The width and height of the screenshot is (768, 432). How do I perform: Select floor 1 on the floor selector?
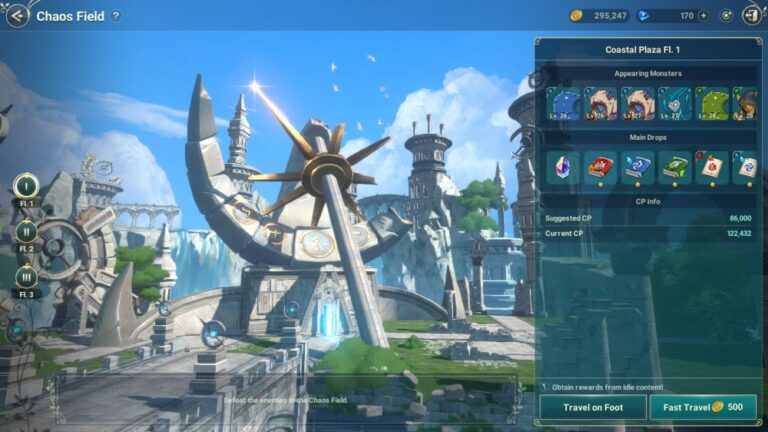(26, 185)
